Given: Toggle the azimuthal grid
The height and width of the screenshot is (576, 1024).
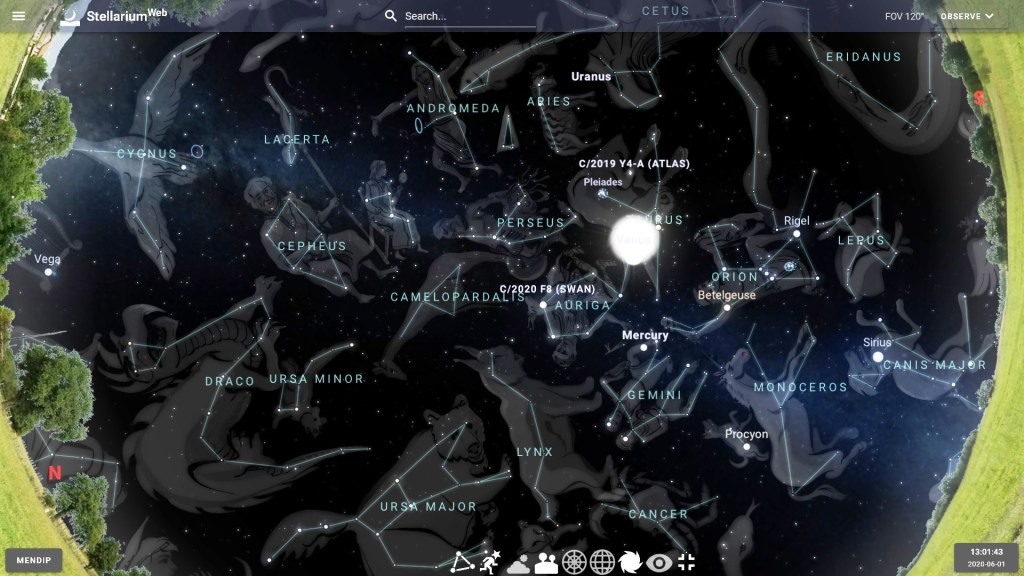Looking at the screenshot, I should pyautogui.click(x=574, y=562).
